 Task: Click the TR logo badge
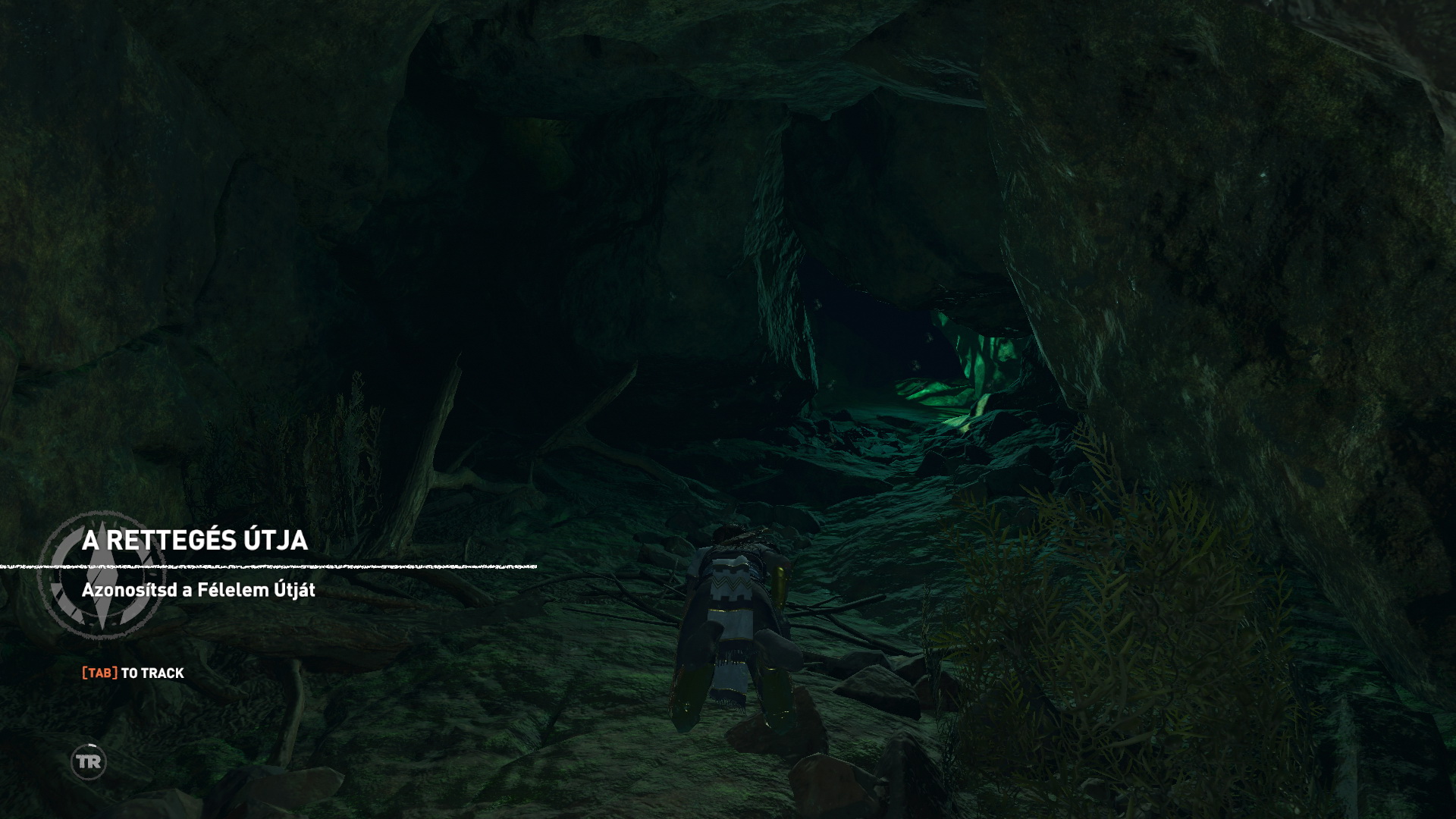click(89, 761)
